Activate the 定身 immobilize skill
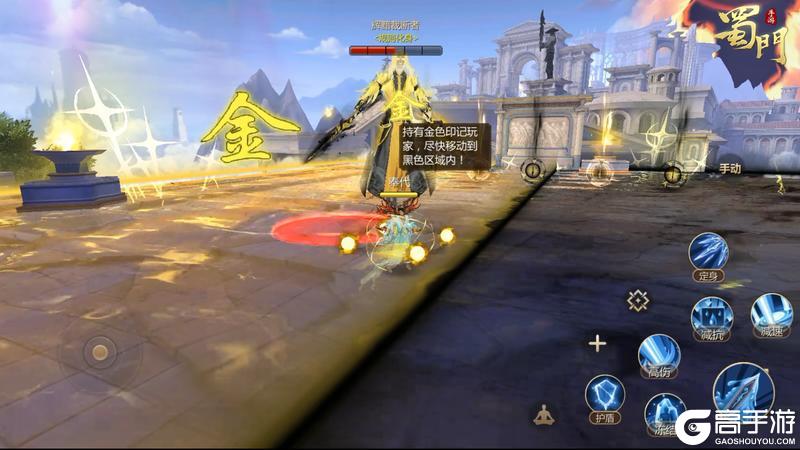 (707, 253)
